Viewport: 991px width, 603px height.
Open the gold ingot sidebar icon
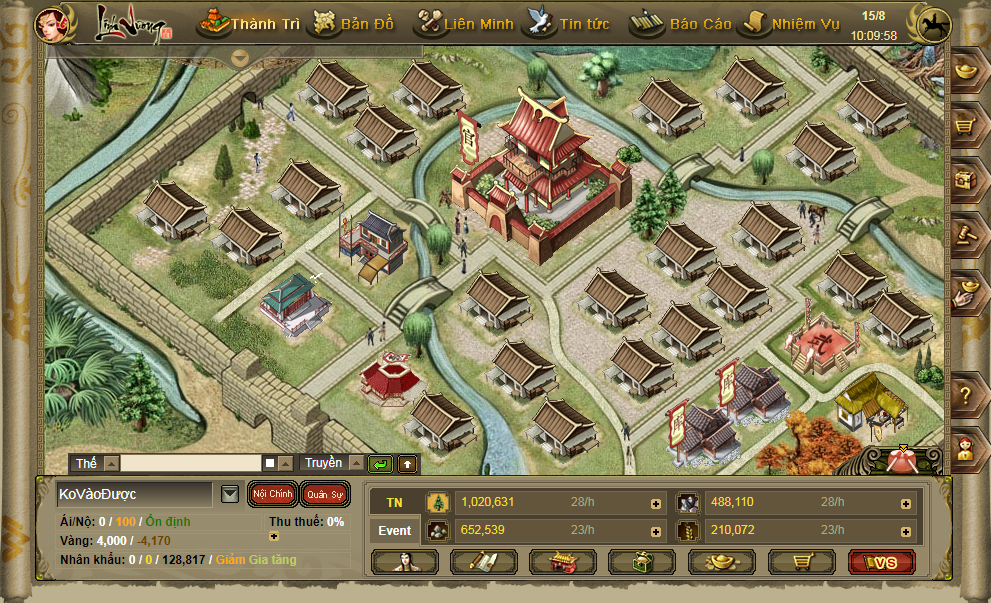(x=965, y=72)
